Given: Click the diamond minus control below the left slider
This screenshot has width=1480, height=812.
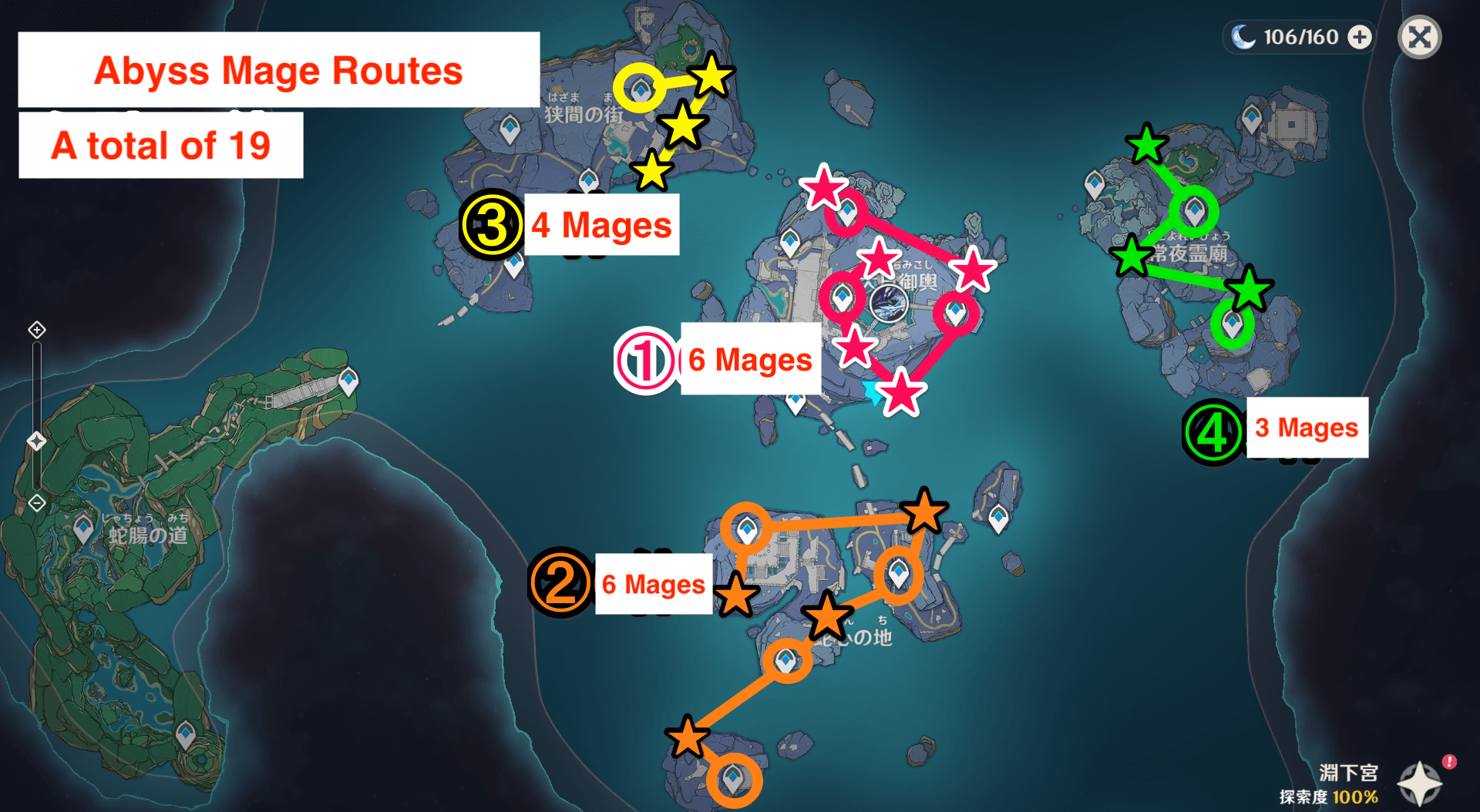Looking at the screenshot, I should tap(36, 502).
